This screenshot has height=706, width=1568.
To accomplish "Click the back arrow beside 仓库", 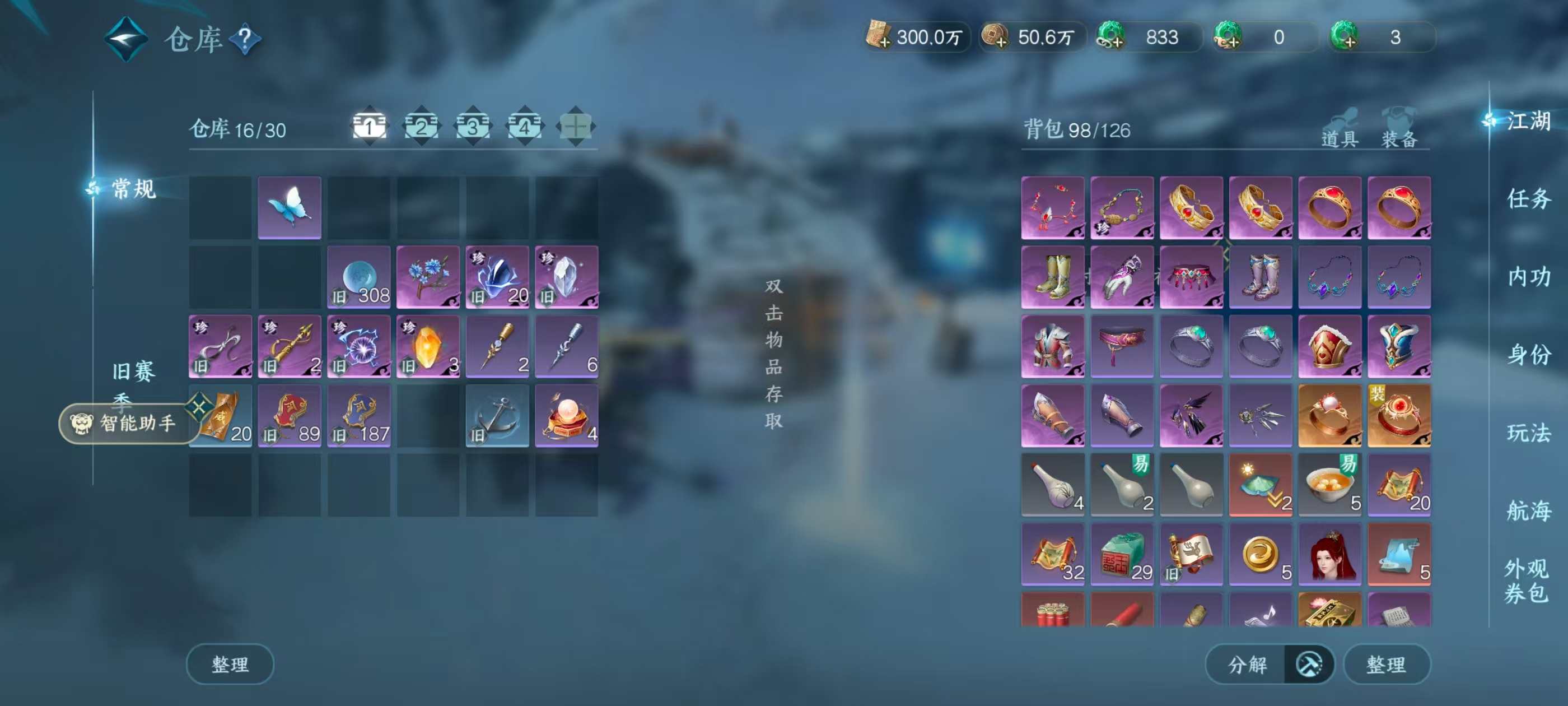I will [125, 39].
